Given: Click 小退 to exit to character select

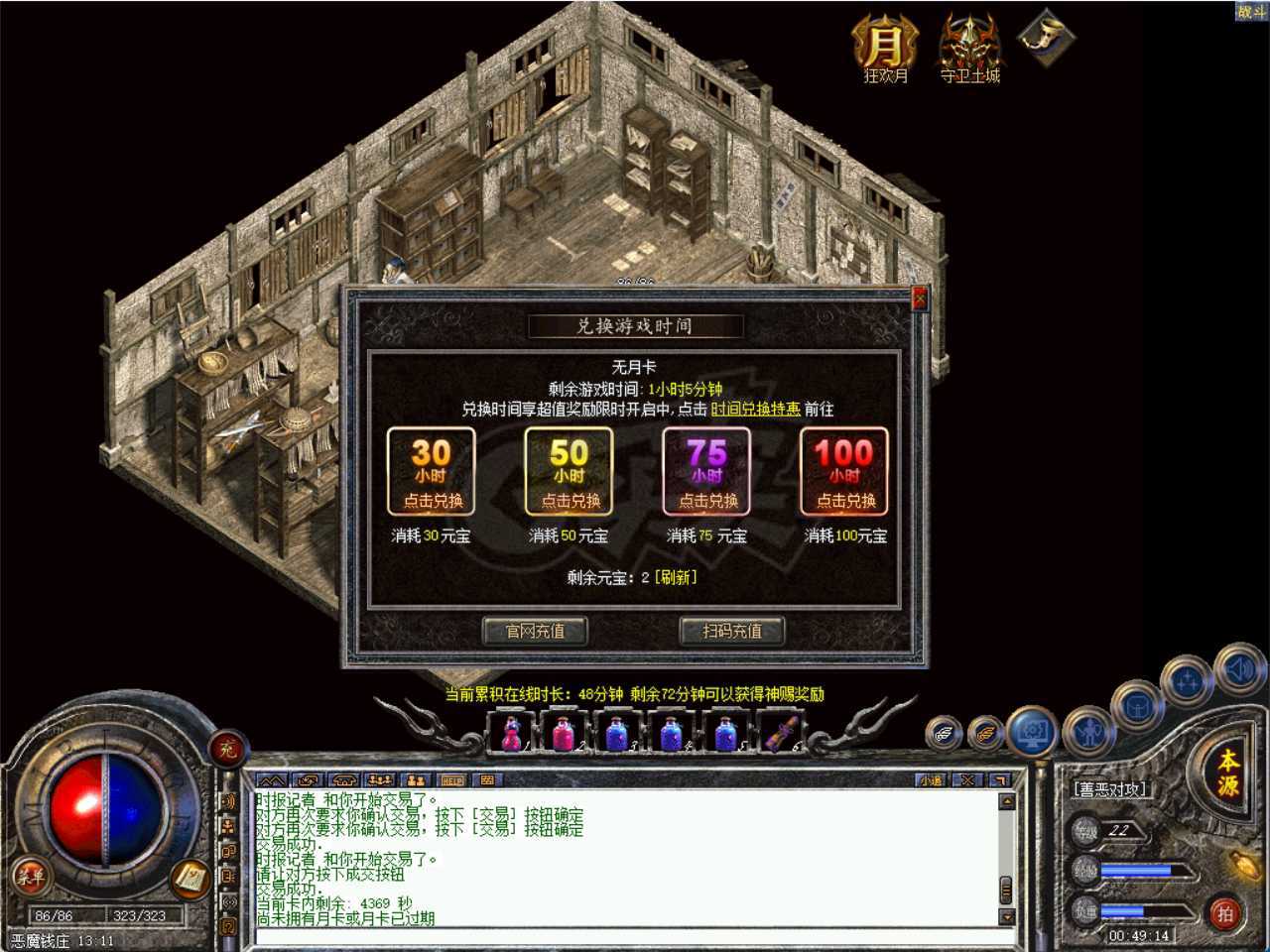Looking at the screenshot, I should pyautogui.click(x=929, y=779).
